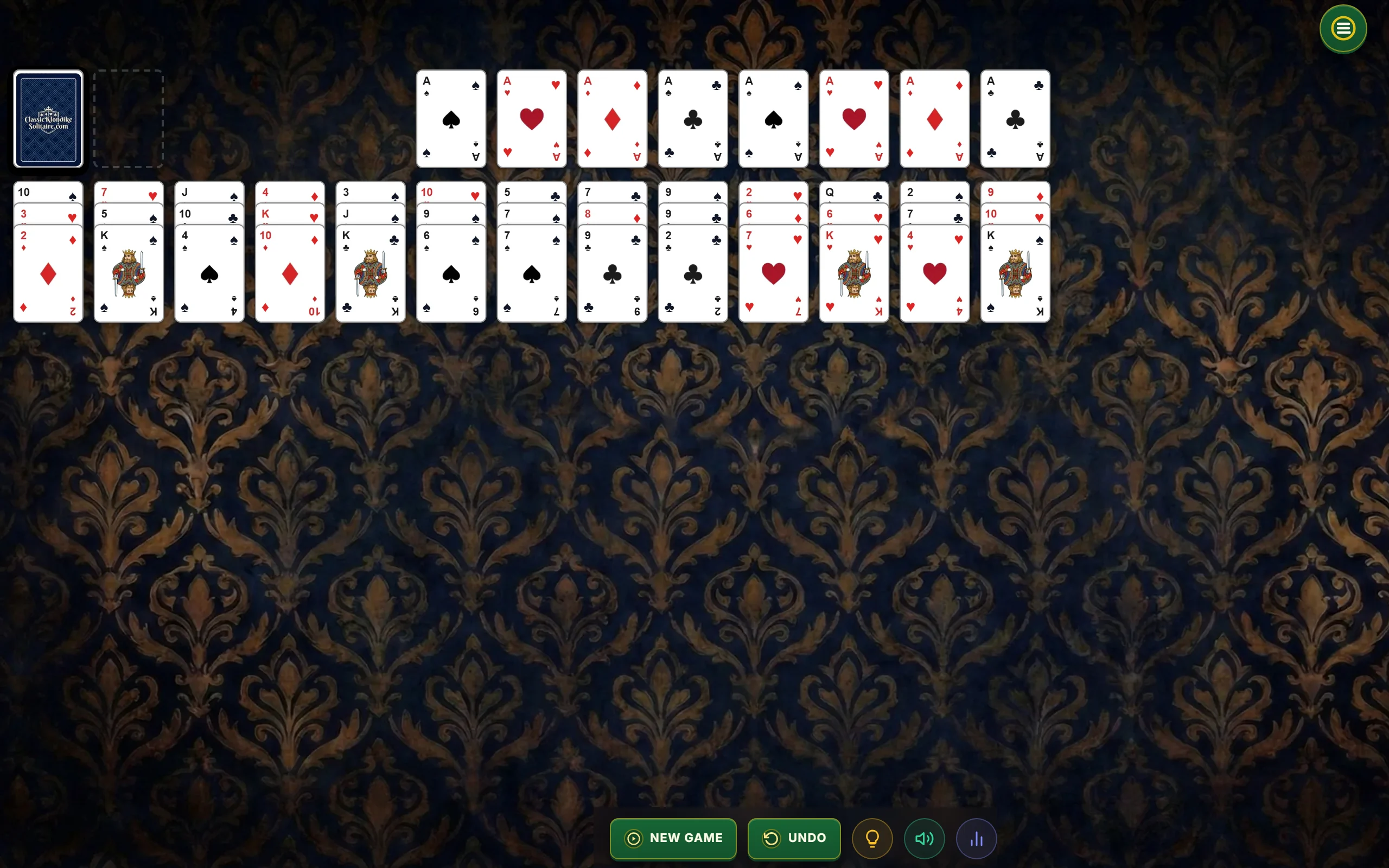Screen dimensions: 1389x868
Task: Click the Ace of Diamonds on the foundation
Action: 612,119
